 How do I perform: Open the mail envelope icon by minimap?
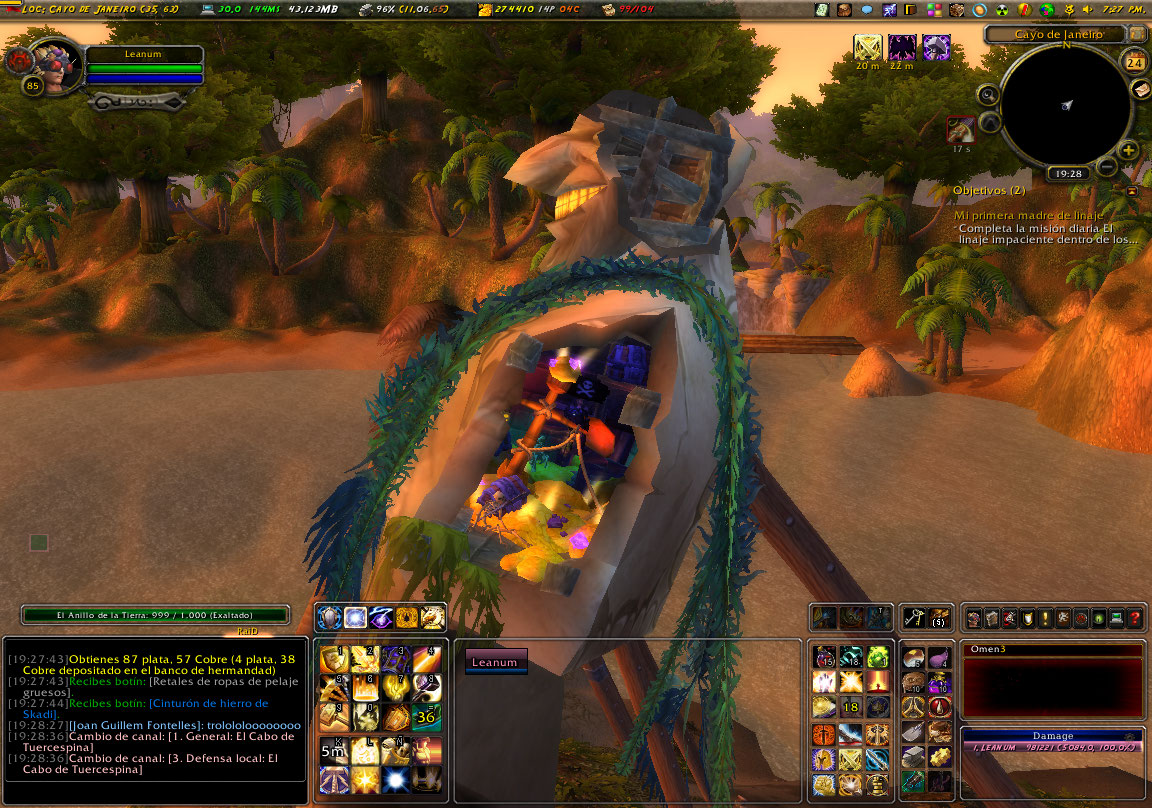1140,89
